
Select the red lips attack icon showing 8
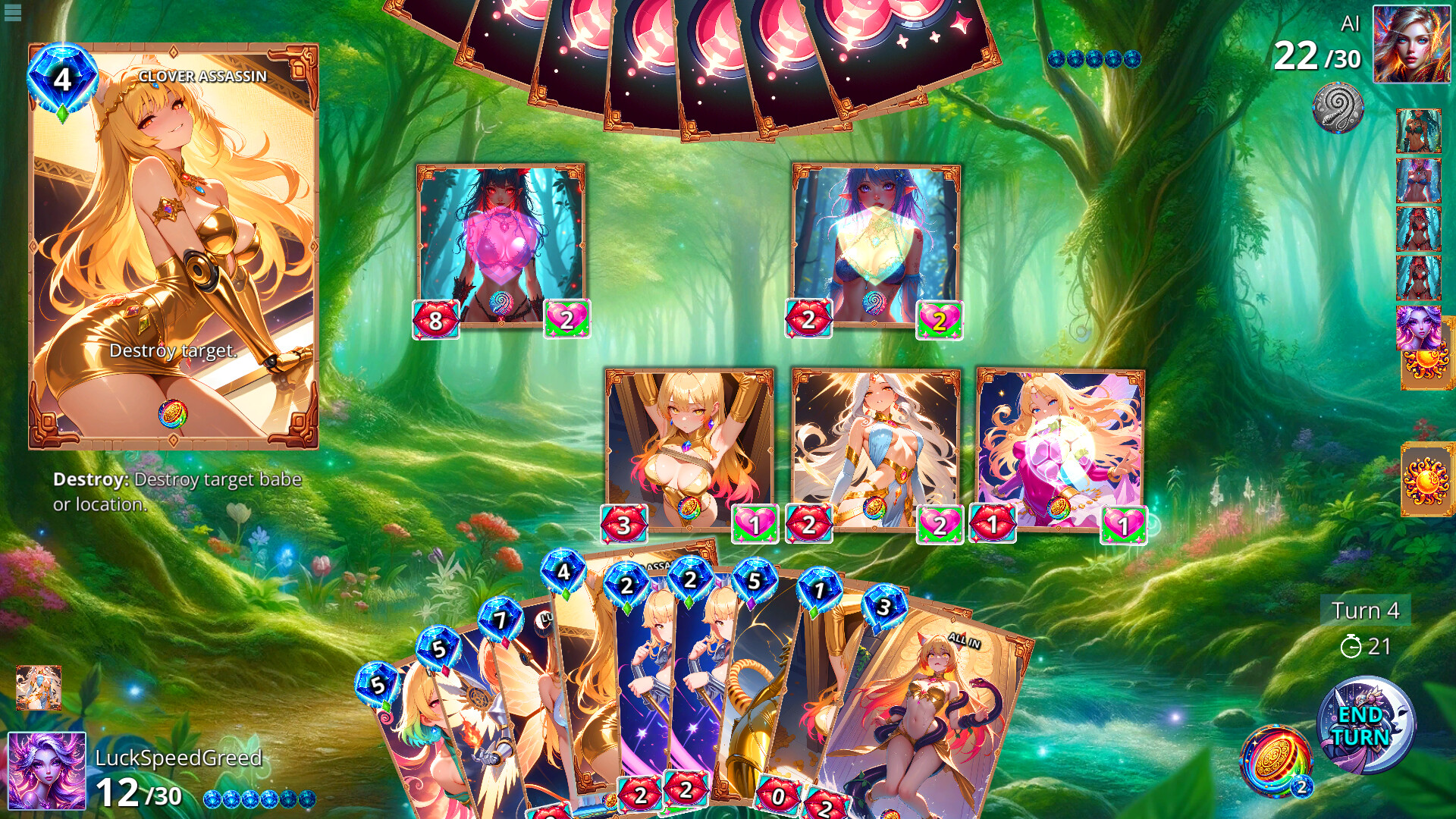point(434,319)
